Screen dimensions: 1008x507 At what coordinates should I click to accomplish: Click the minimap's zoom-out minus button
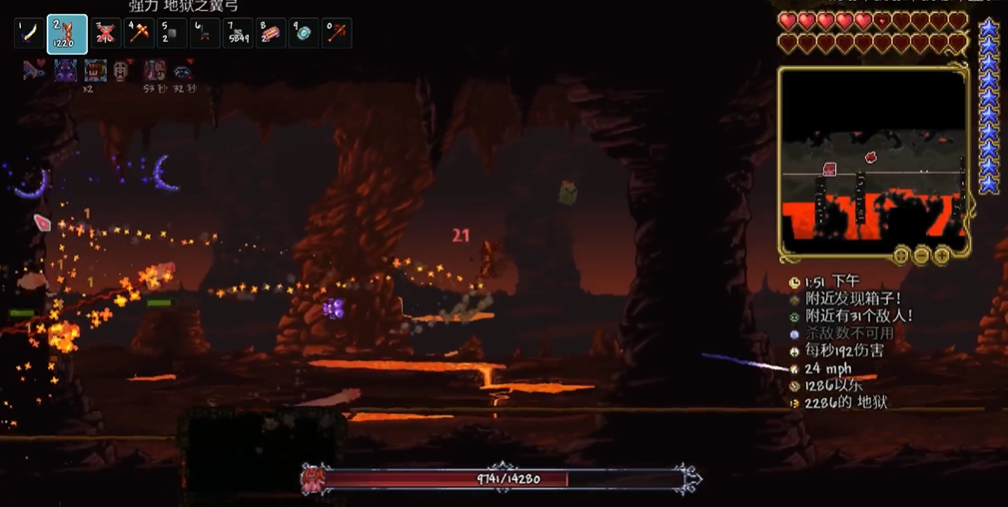[921, 255]
